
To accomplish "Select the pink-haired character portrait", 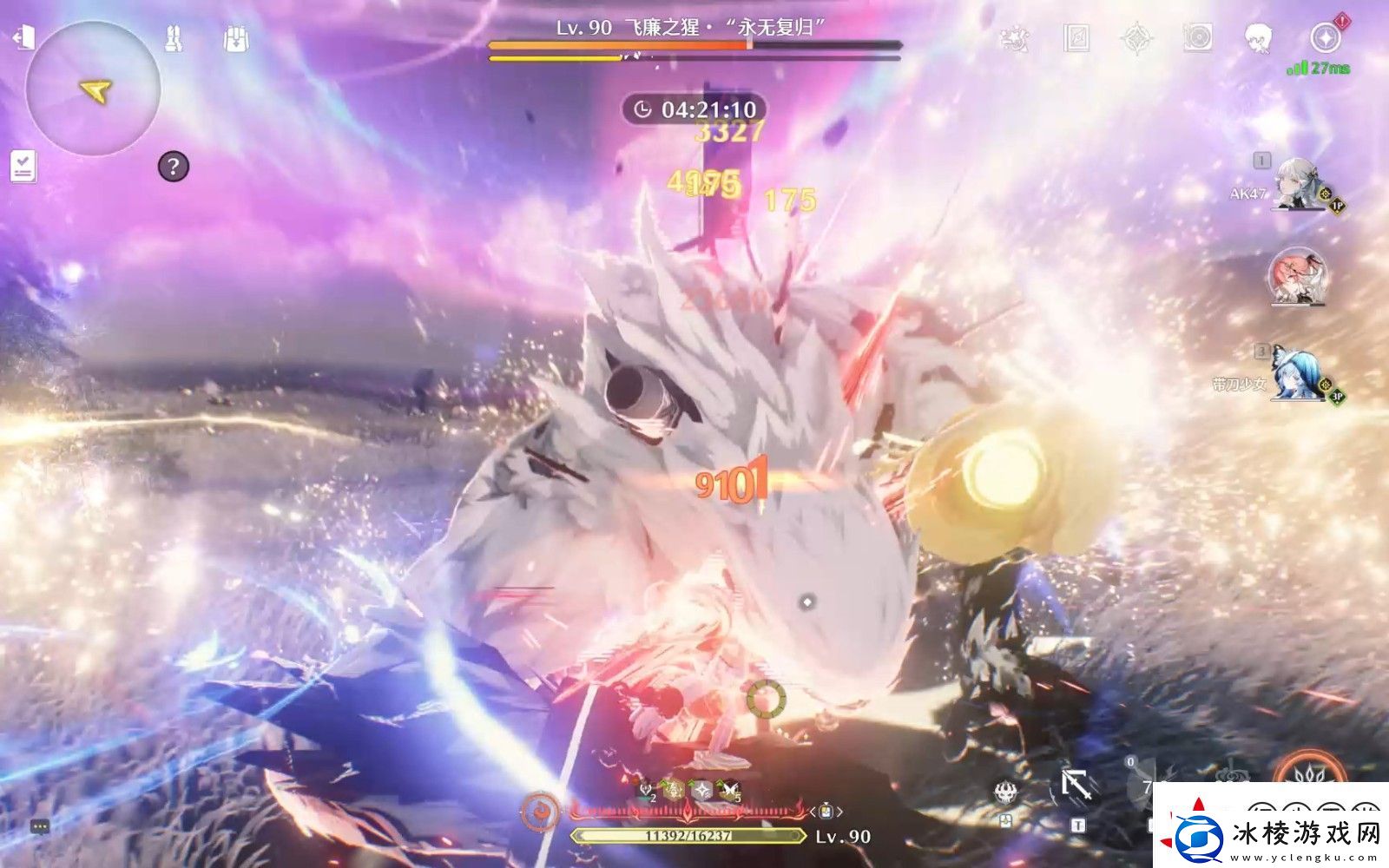I will [1298, 276].
